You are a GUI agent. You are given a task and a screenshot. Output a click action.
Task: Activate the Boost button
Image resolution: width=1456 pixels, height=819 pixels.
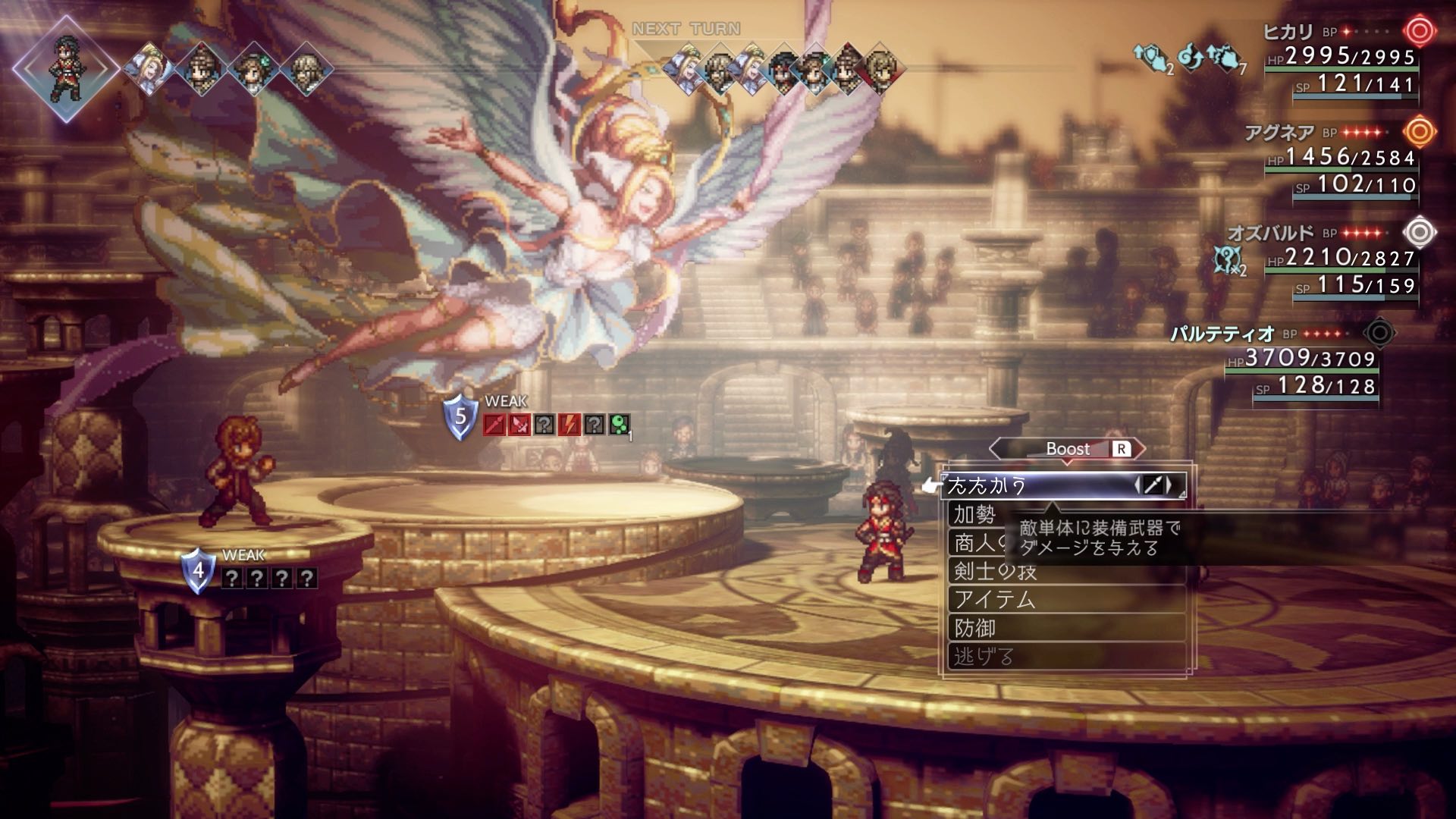tap(1068, 449)
